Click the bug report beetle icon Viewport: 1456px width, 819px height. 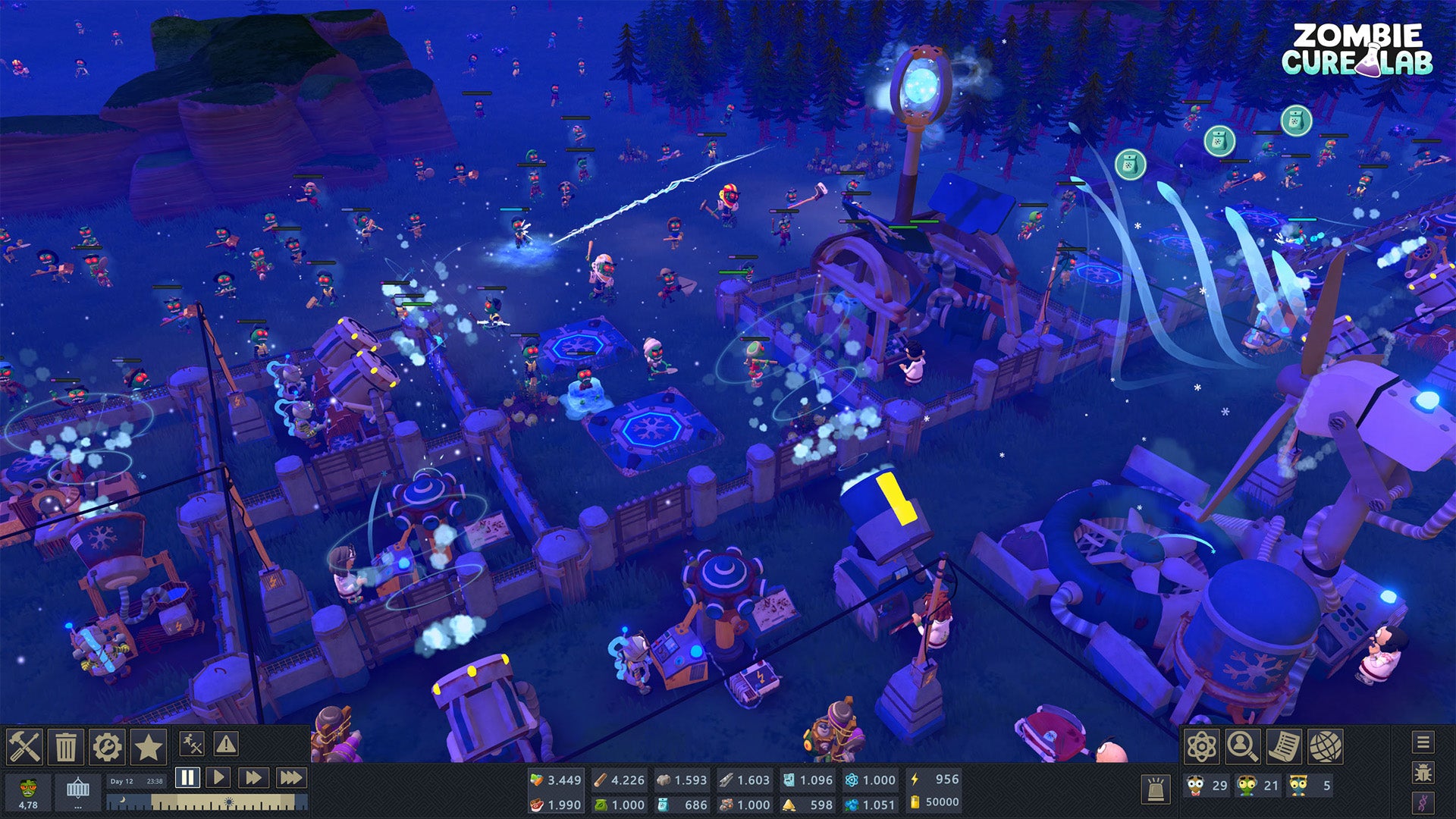tap(1423, 772)
